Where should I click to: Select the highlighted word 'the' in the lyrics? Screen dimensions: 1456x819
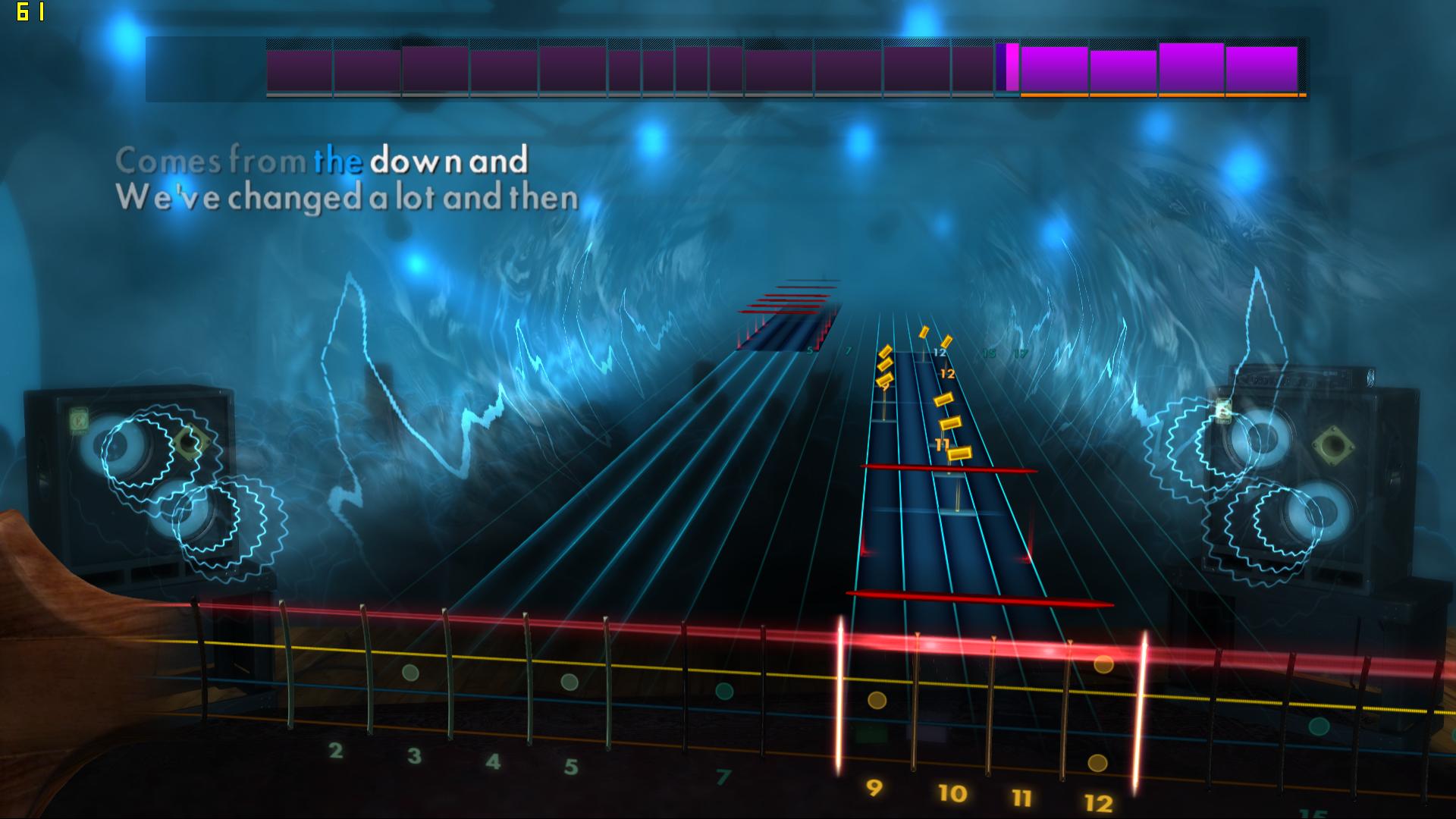[x=340, y=161]
